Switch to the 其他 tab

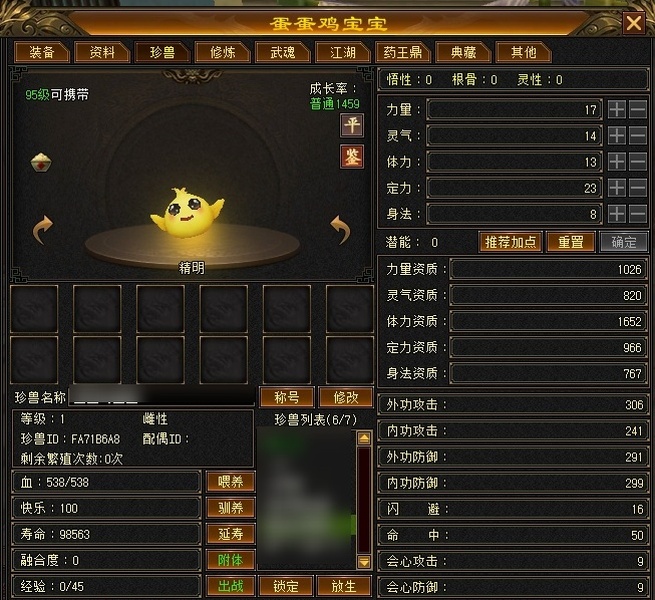pos(523,52)
